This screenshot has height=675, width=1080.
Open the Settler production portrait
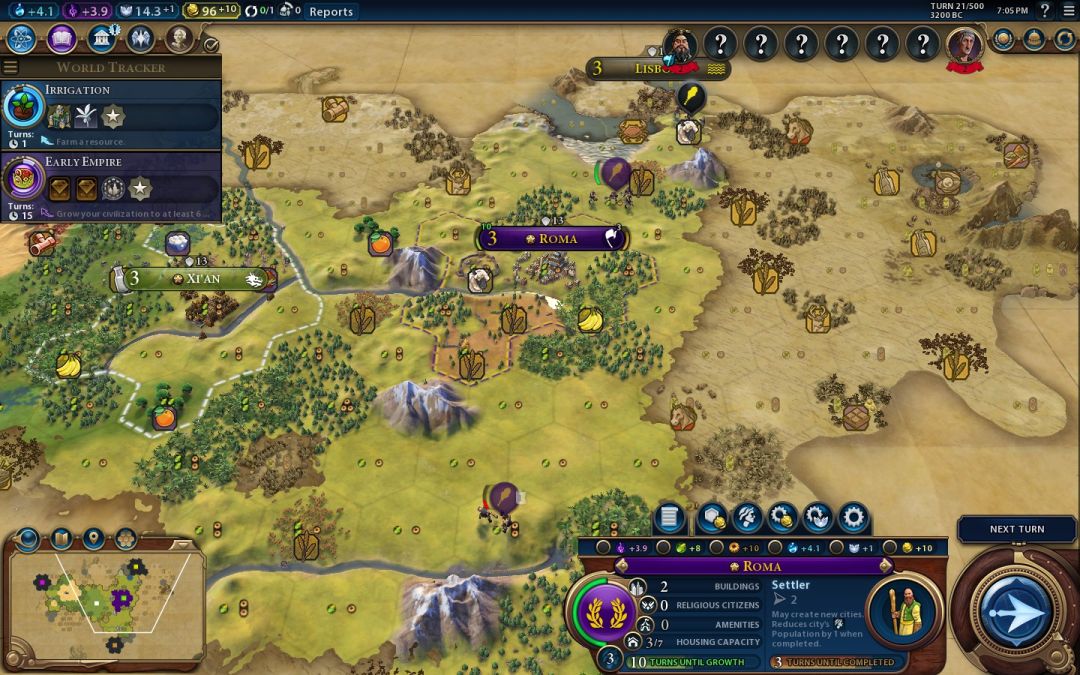pos(903,612)
